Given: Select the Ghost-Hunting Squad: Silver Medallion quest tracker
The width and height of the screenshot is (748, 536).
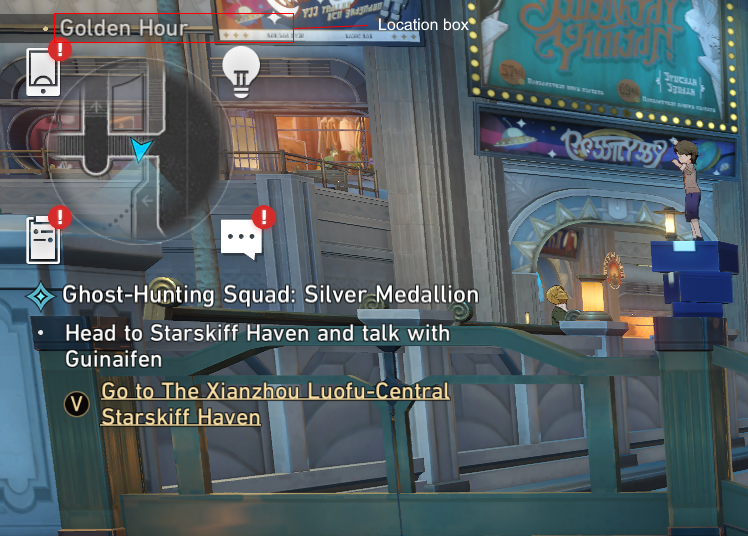Looking at the screenshot, I should pyautogui.click(x=270, y=295).
